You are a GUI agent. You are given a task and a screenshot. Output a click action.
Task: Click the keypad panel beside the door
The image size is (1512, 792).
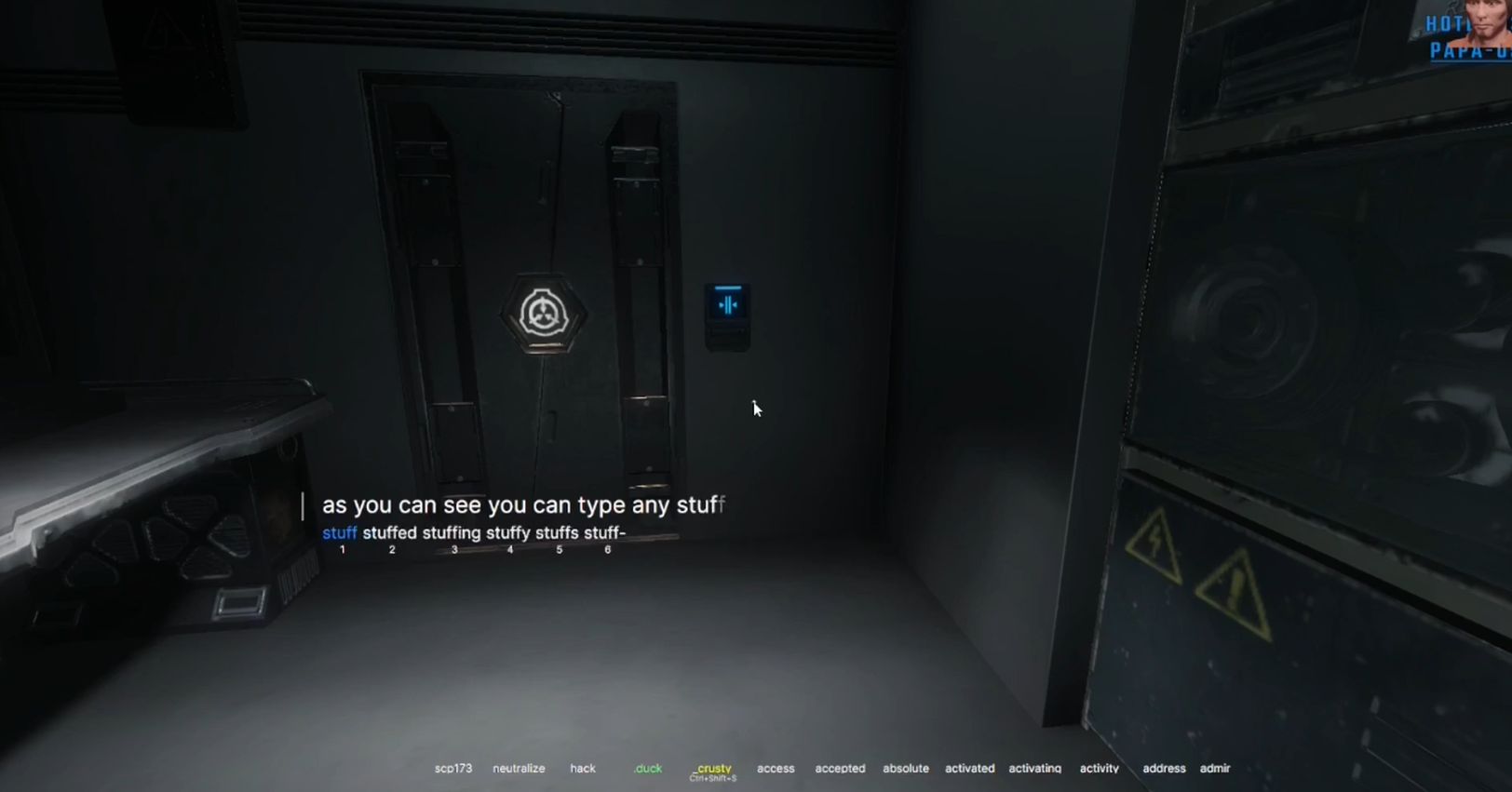726,316
